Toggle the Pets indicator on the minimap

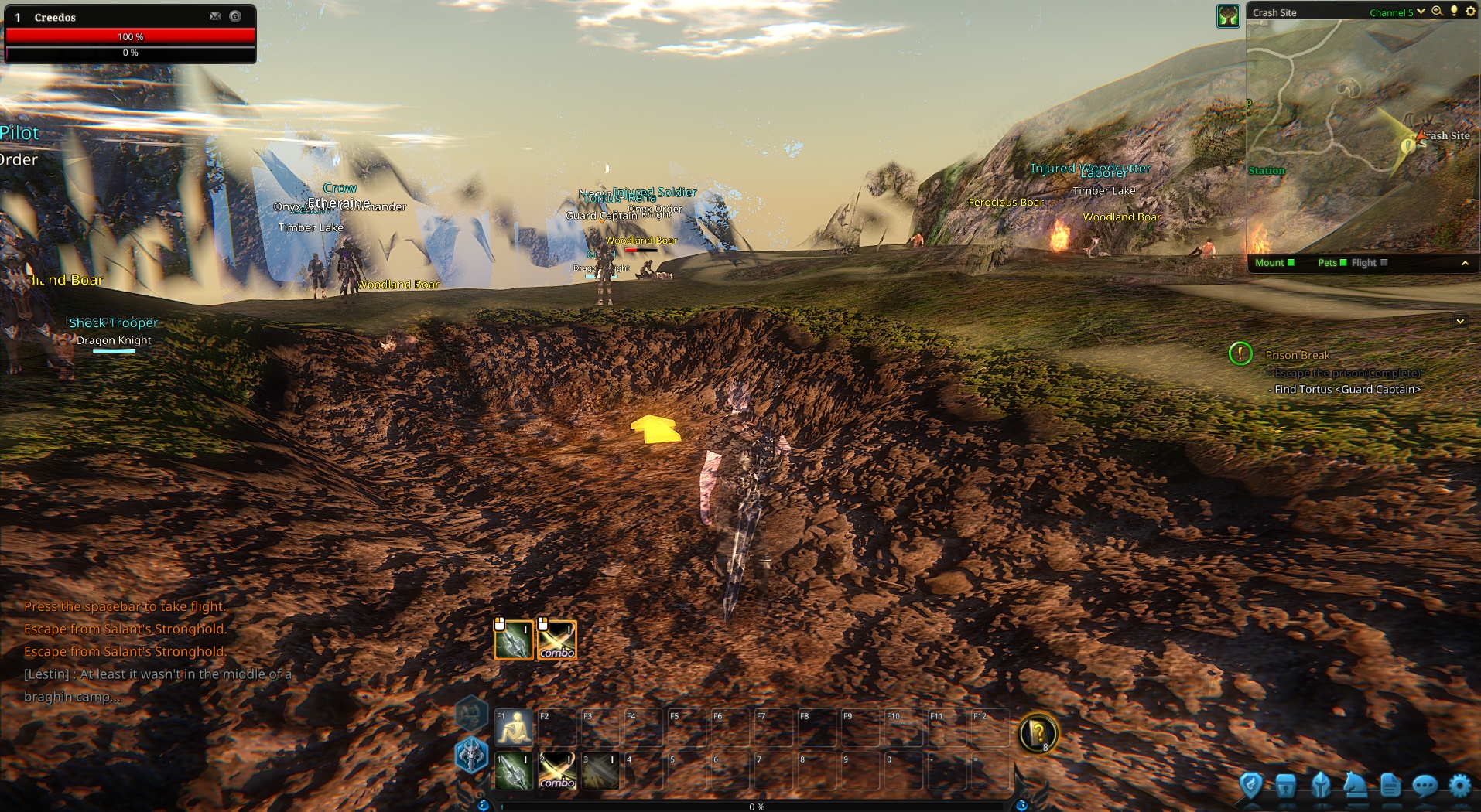pyautogui.click(x=1342, y=263)
